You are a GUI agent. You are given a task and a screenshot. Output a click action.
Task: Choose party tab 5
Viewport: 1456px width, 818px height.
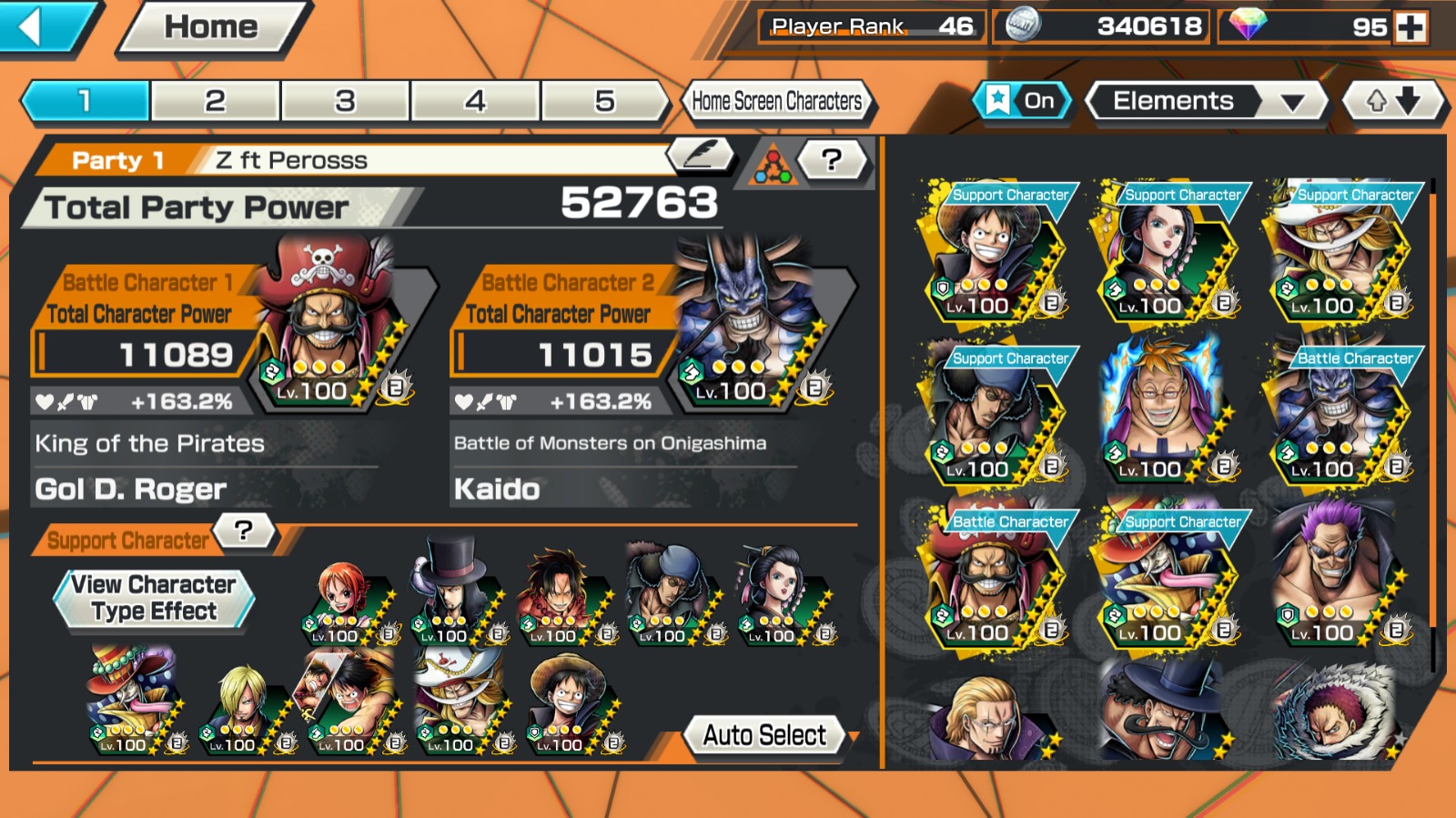point(604,101)
